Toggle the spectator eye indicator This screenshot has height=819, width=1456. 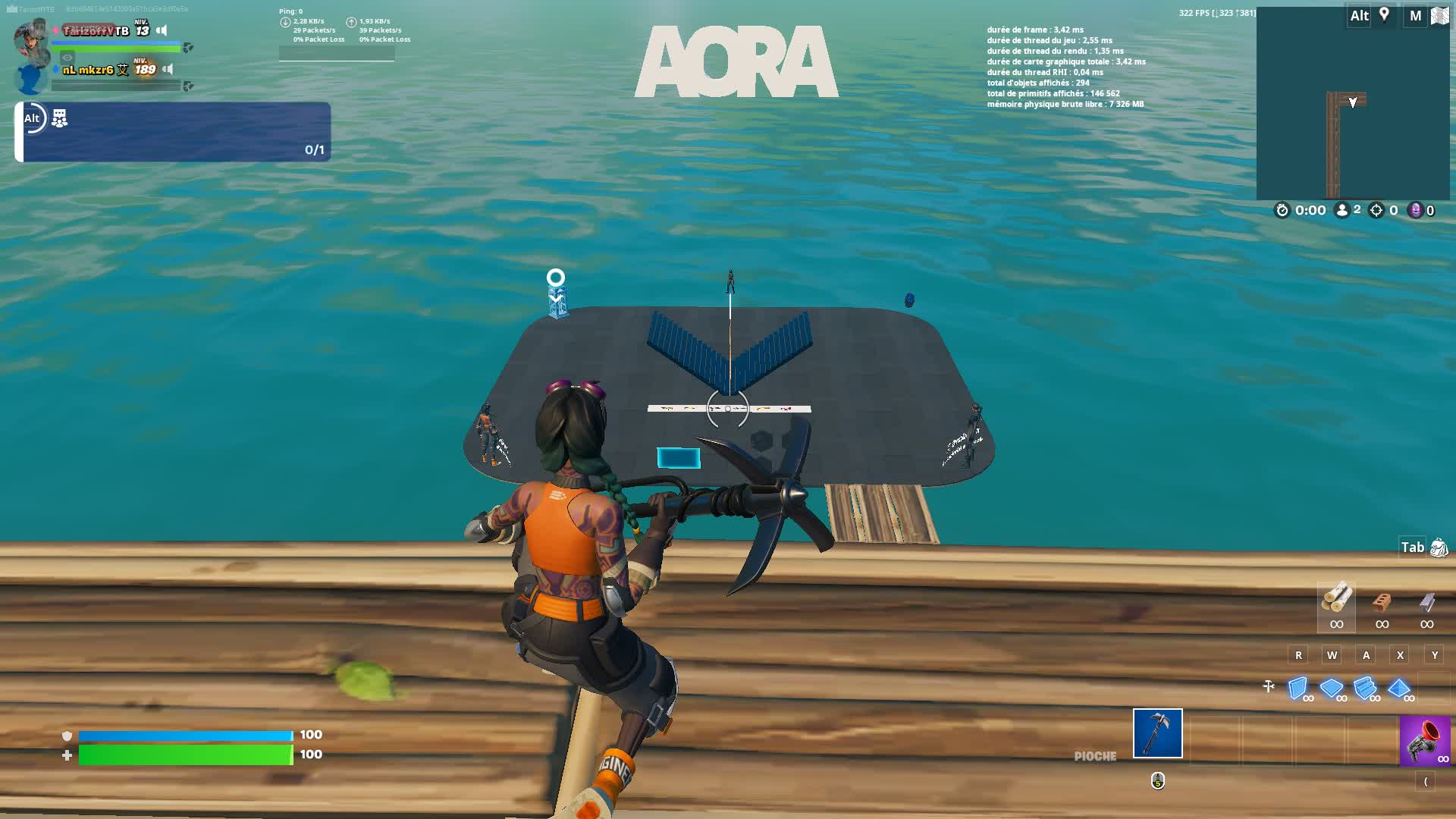(x=67, y=58)
